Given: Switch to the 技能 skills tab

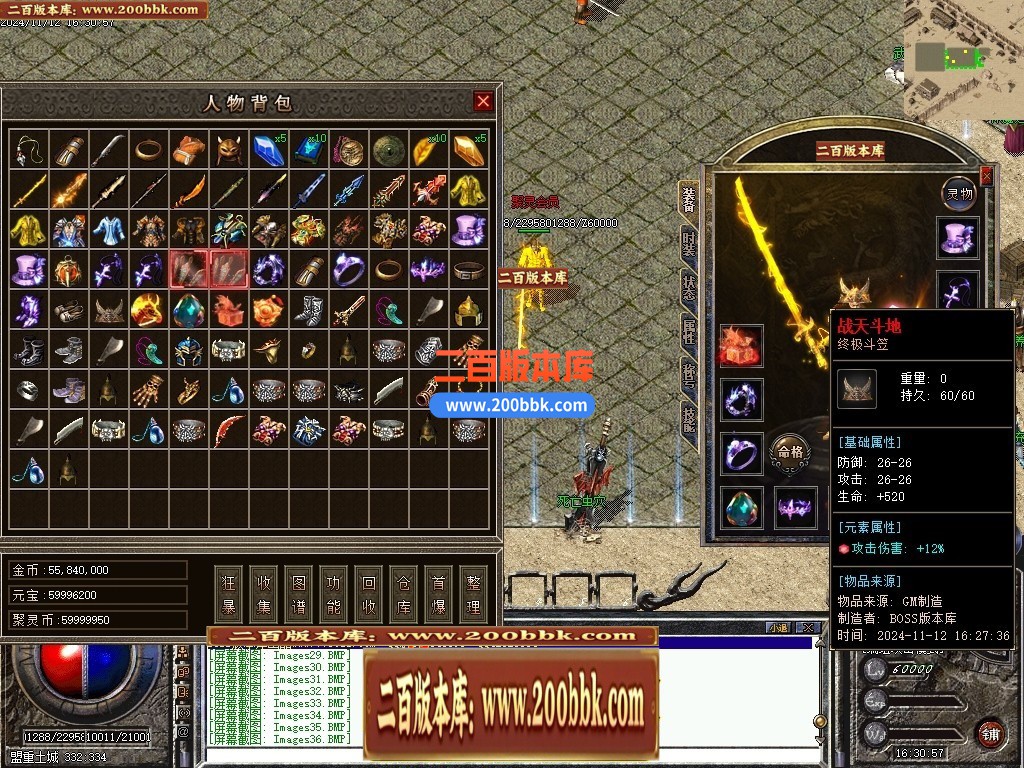Looking at the screenshot, I should (x=689, y=415).
